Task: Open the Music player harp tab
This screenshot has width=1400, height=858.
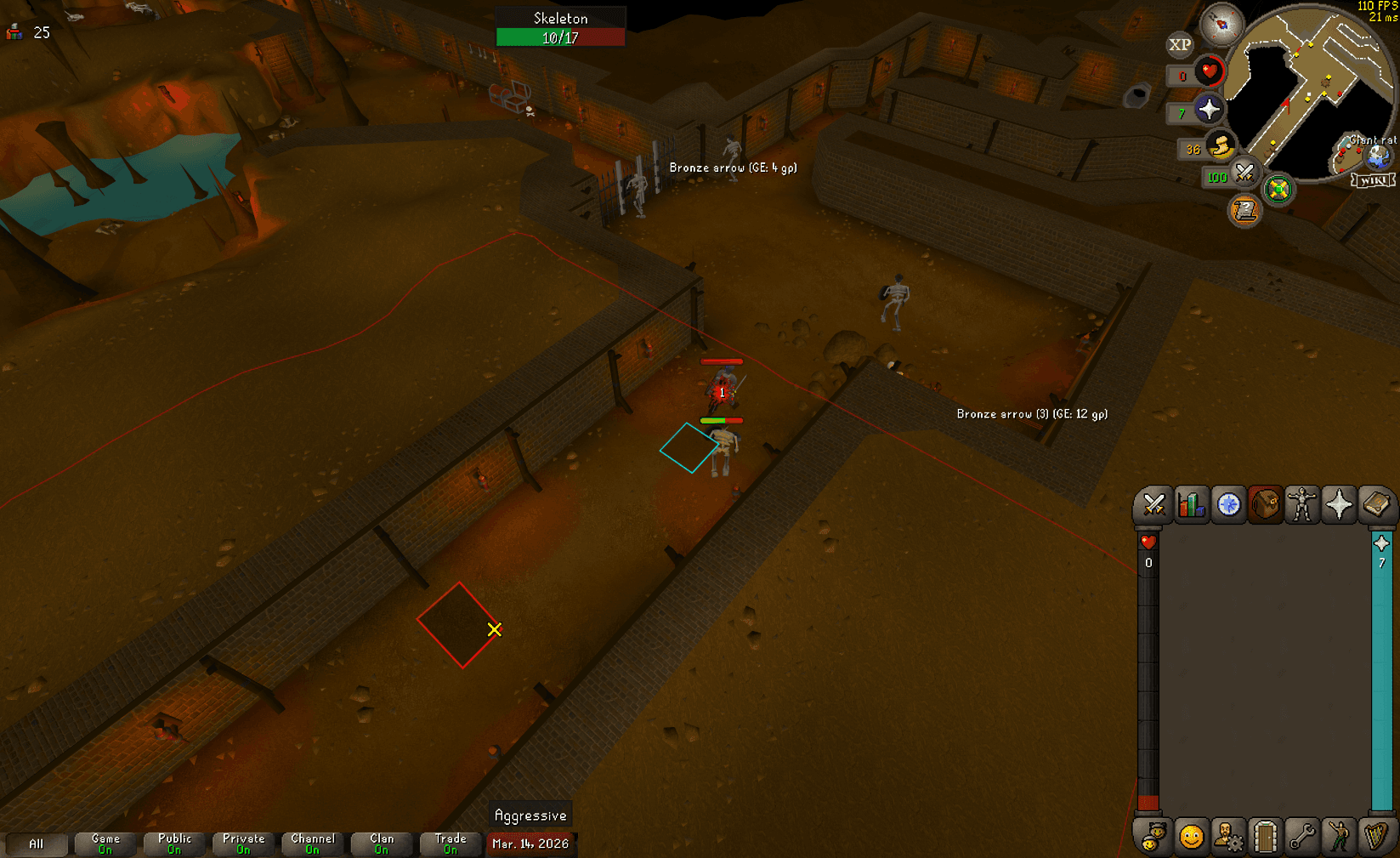Action: (1379, 836)
